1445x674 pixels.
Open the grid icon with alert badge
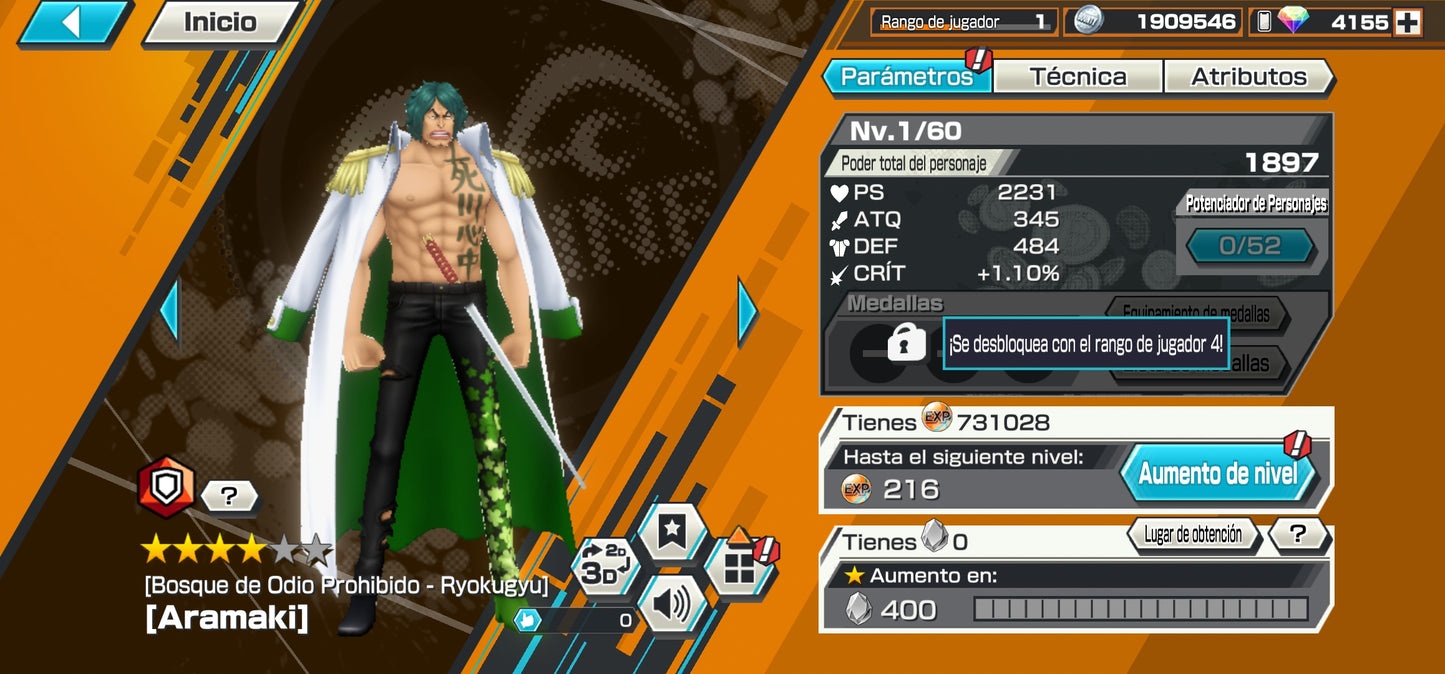tap(739, 568)
